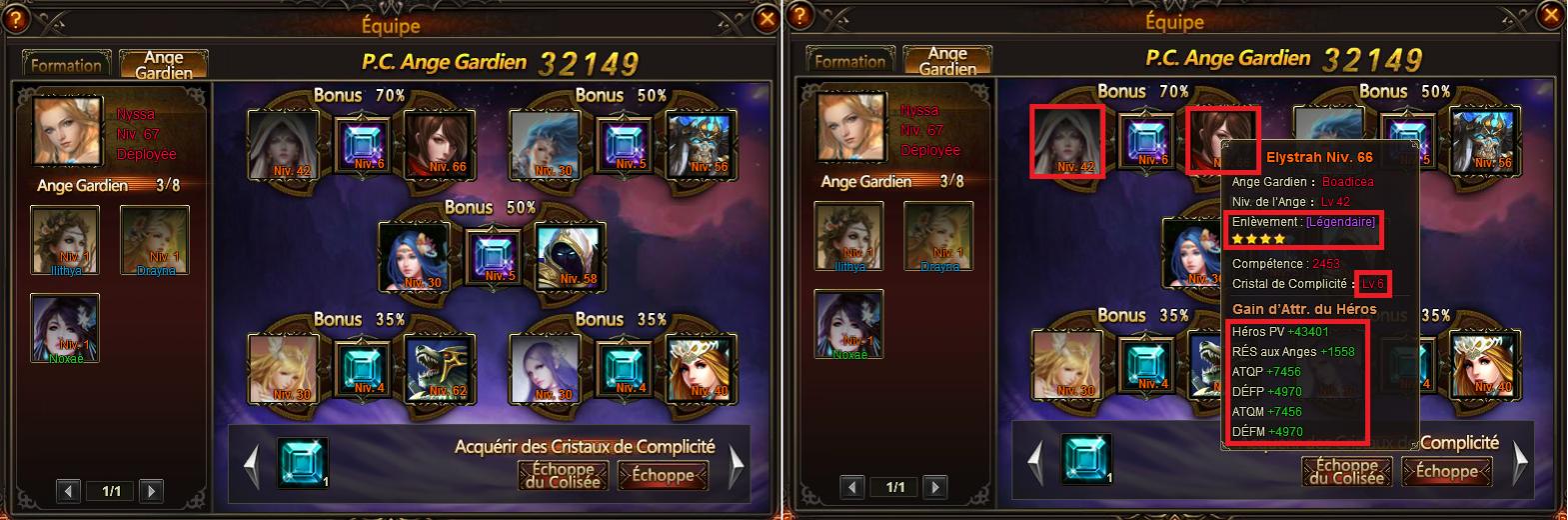Switch to Formation tab in the tooltip window
The height and width of the screenshot is (520, 1568).
849,61
